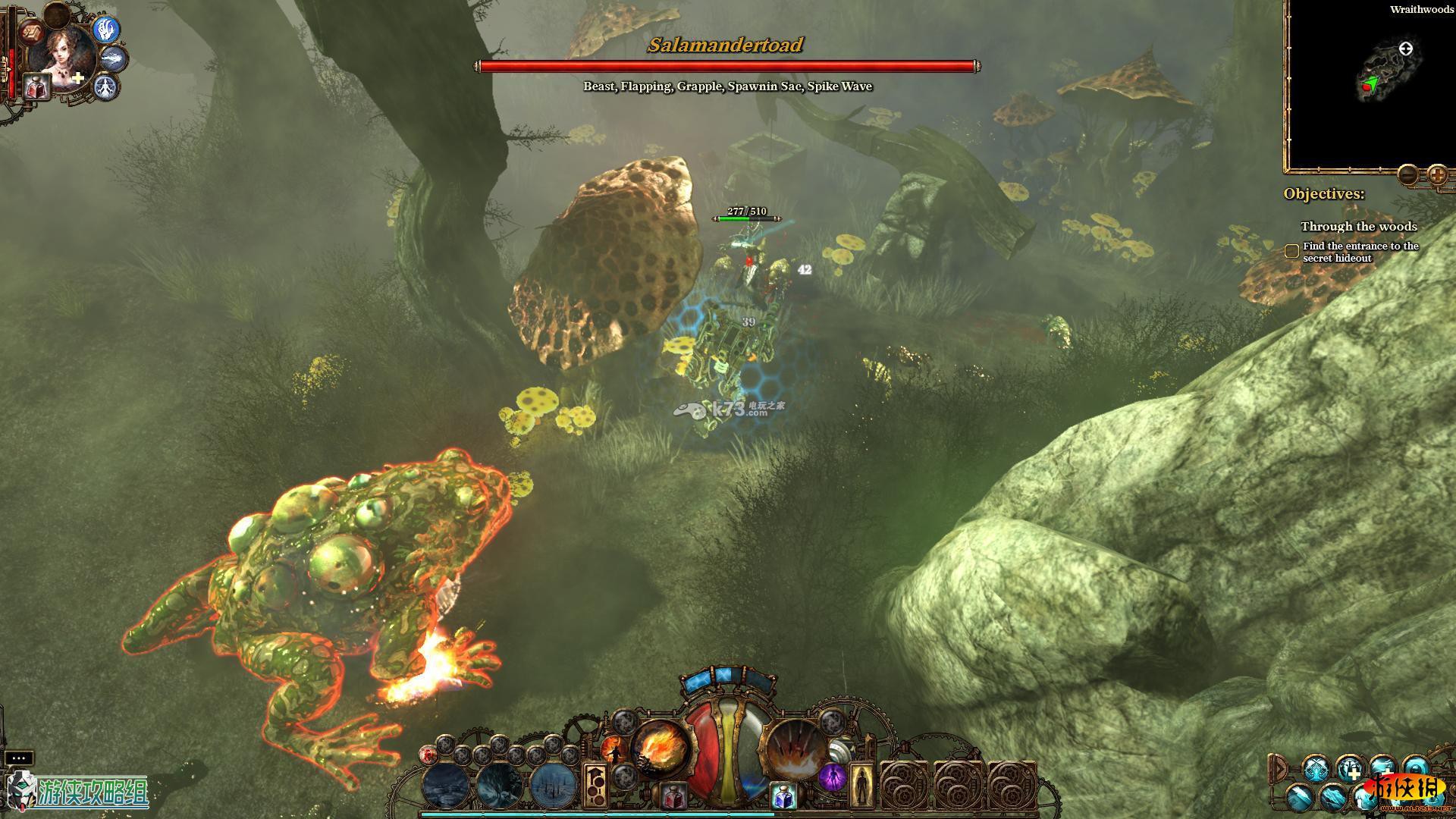Activate the purple silhouette aura skill
The image size is (1456, 819).
[x=832, y=777]
